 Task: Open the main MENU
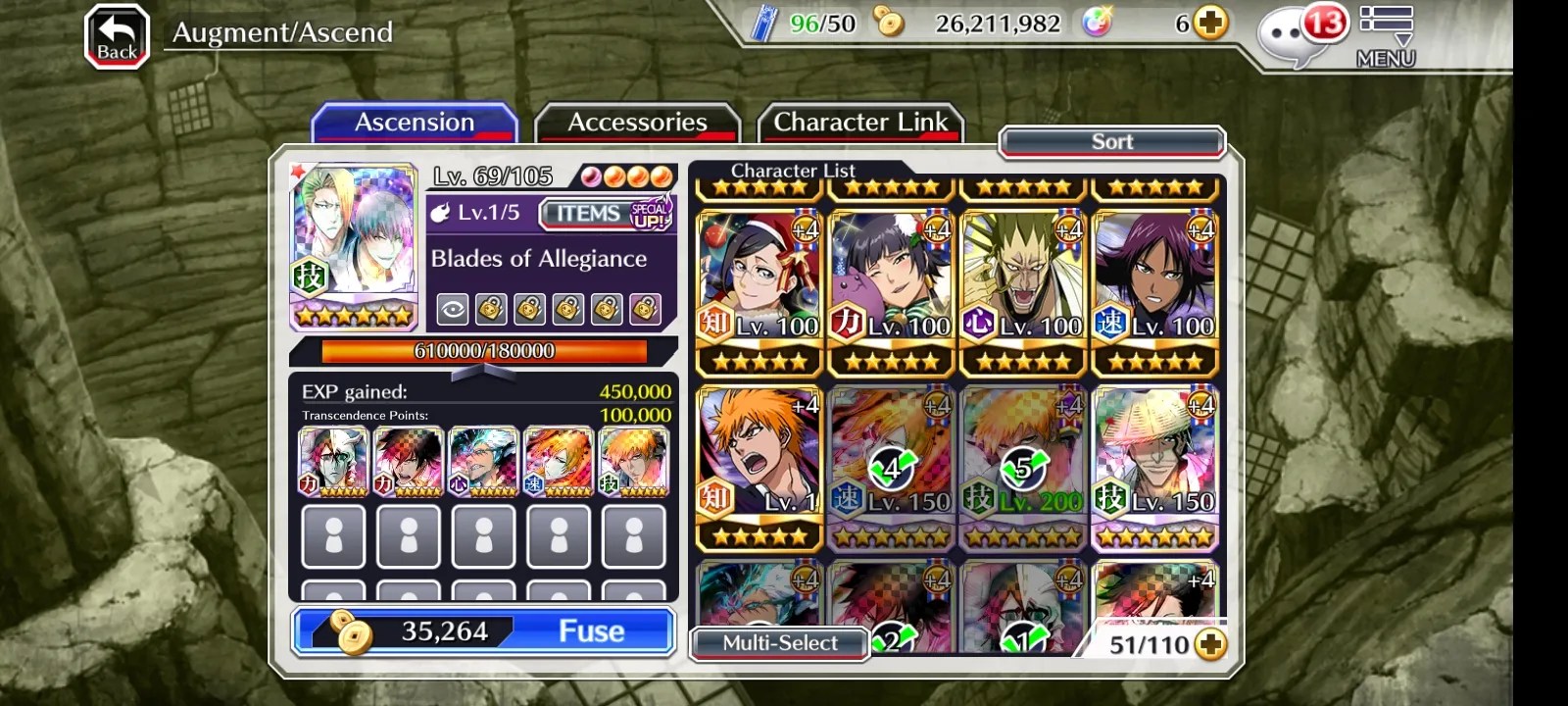pos(1386,36)
